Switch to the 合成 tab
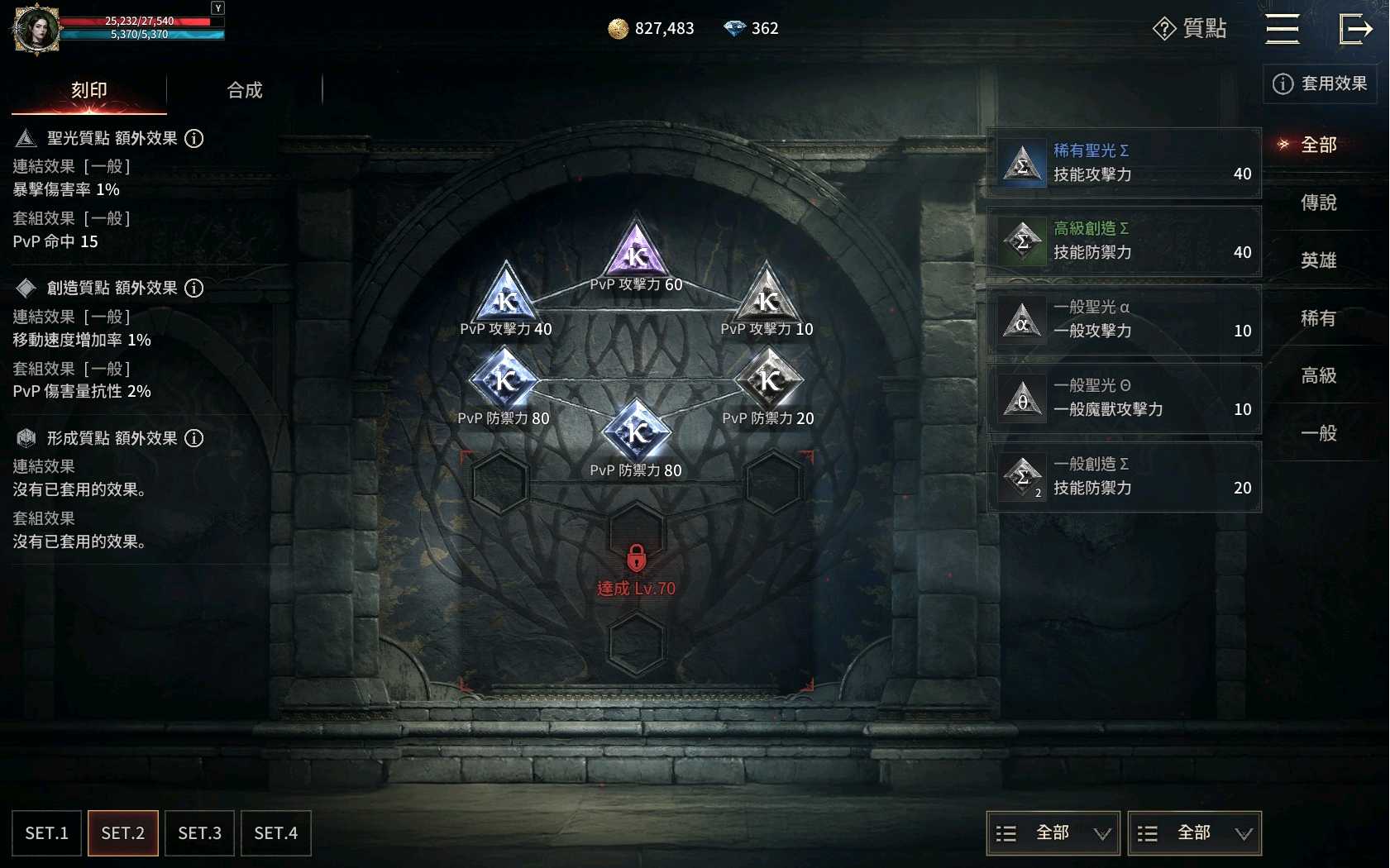Viewport: 1390px width, 868px height. coord(245,90)
